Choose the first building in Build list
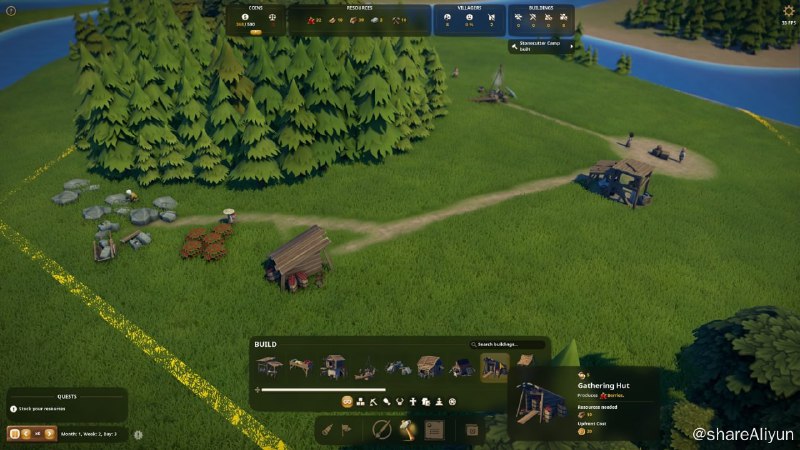800x450 pixels. [x=269, y=367]
